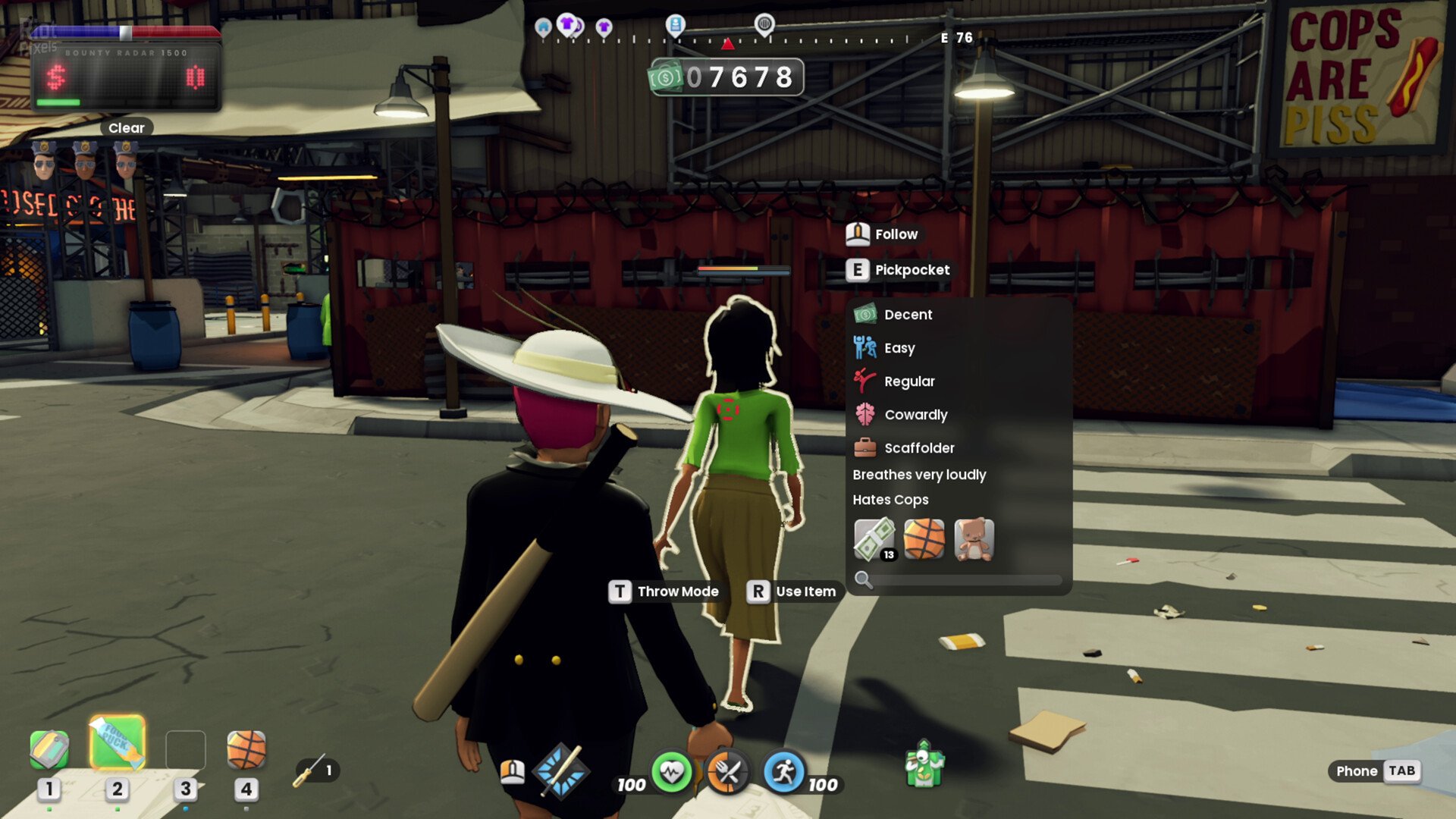Click the home marker on the compass
1456x819 pixels.
click(543, 28)
